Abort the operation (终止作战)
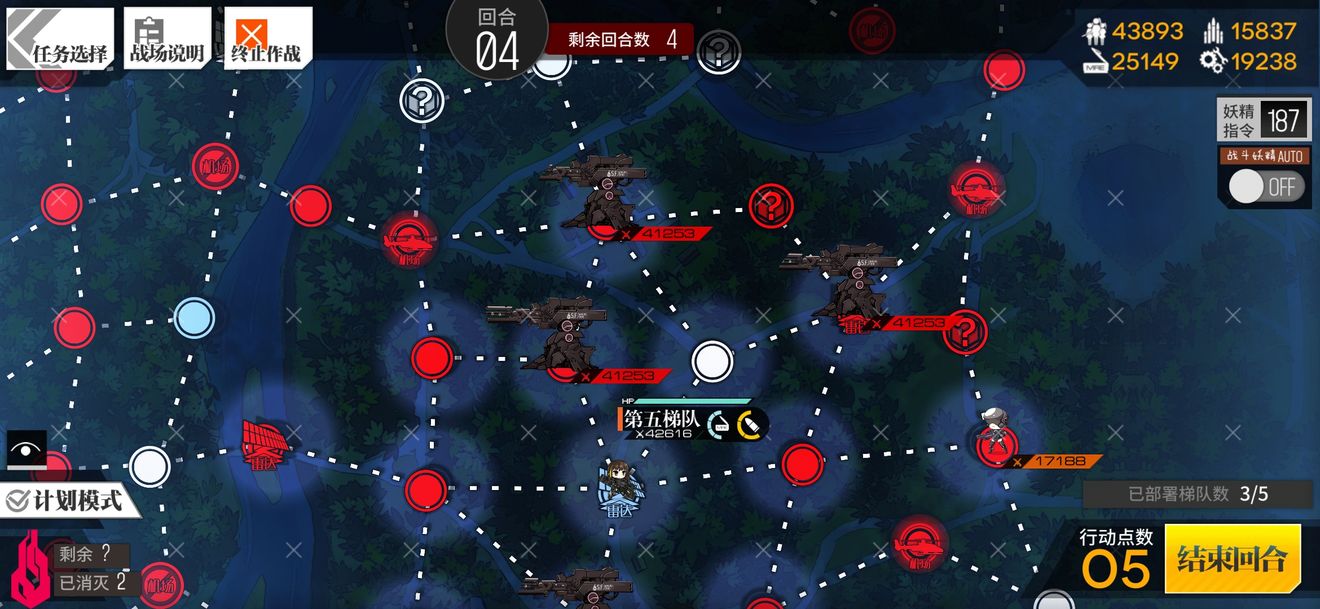Screen dimensions: 1320x609 (267, 40)
